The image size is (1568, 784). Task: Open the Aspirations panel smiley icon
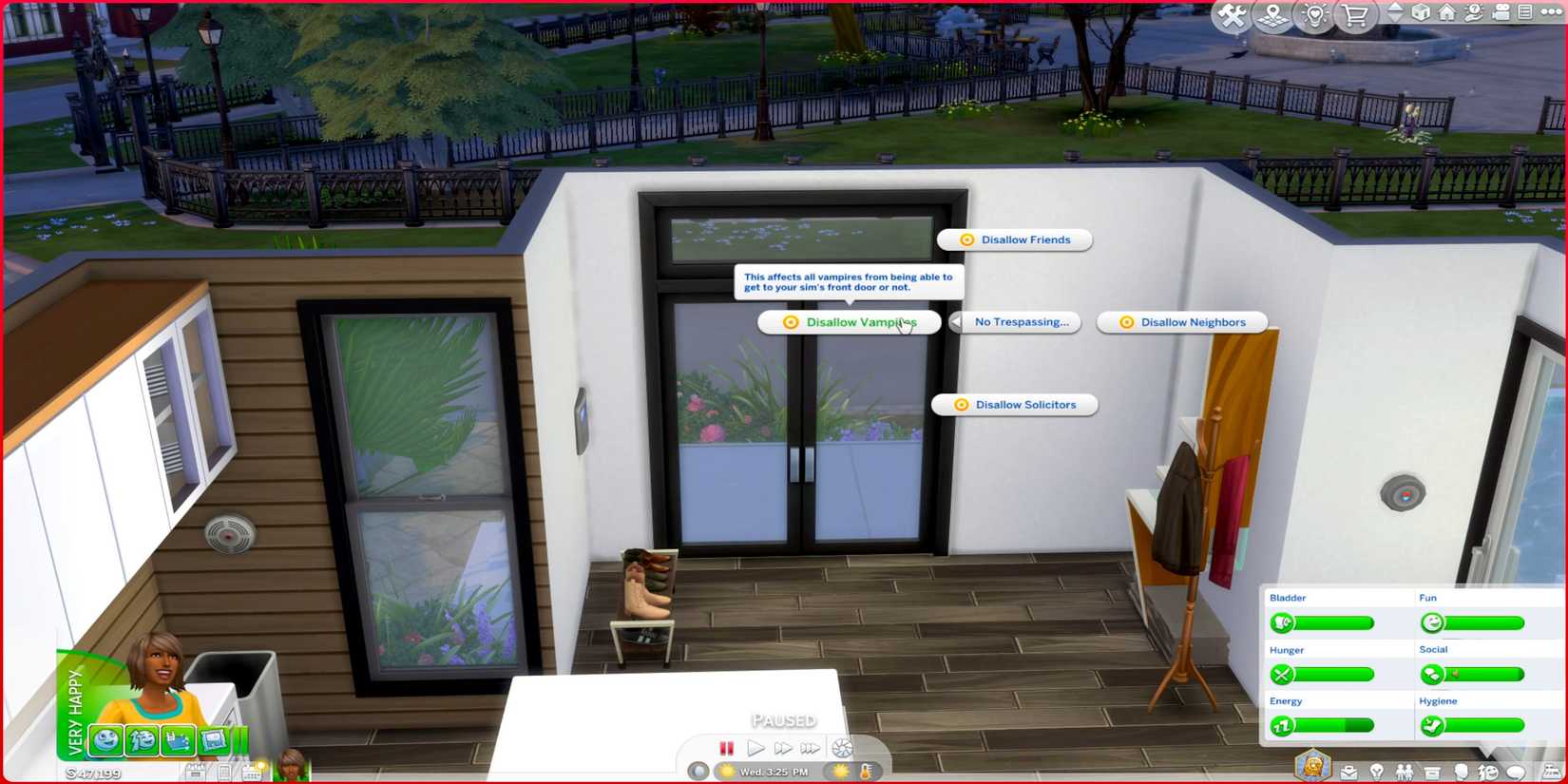[1489, 771]
